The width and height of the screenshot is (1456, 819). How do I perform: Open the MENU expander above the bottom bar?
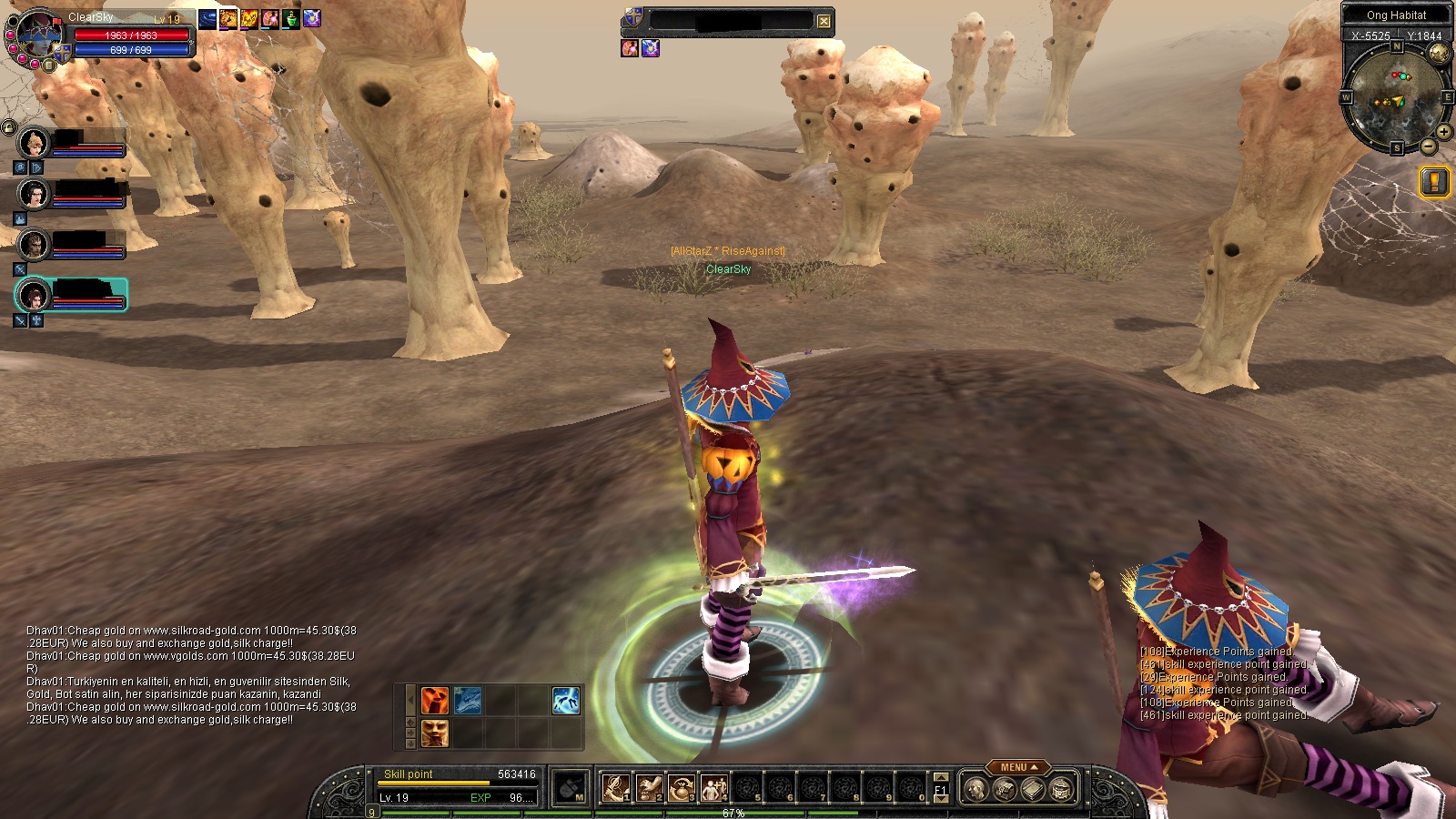coord(1016,767)
